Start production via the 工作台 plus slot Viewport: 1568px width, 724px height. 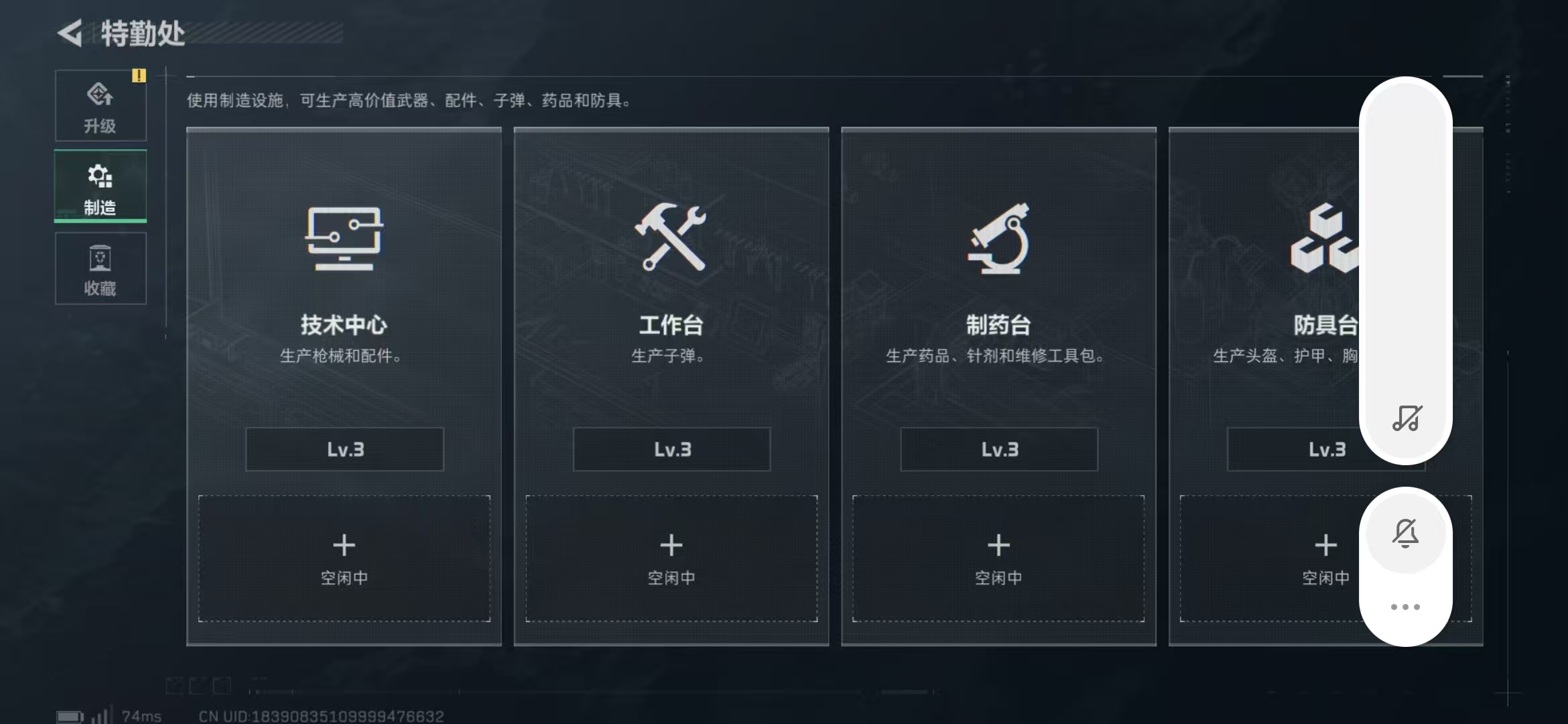[x=671, y=559]
